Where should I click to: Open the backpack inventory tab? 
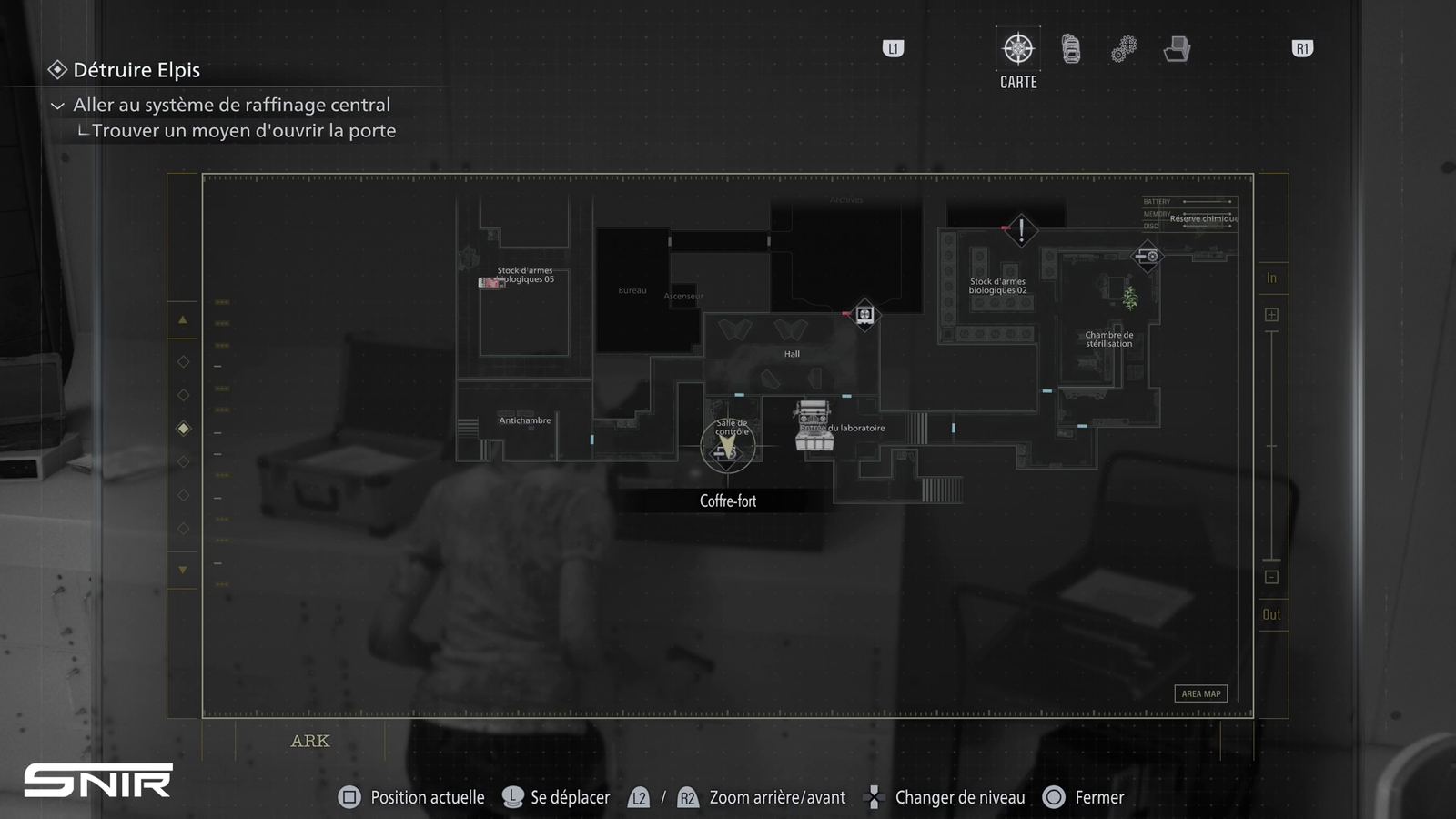[x=1071, y=49]
